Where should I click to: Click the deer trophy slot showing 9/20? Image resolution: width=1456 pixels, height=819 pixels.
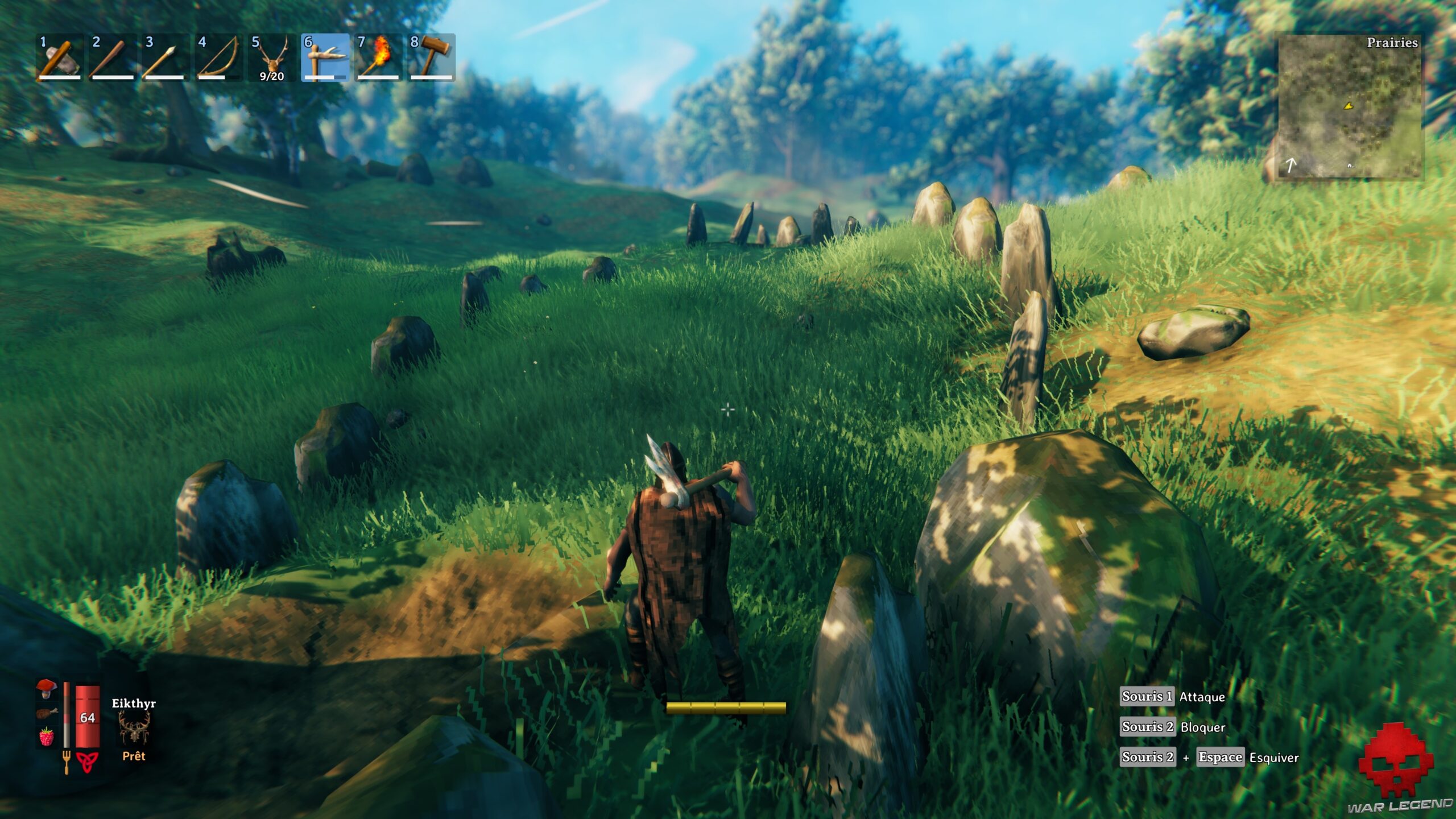[271, 57]
